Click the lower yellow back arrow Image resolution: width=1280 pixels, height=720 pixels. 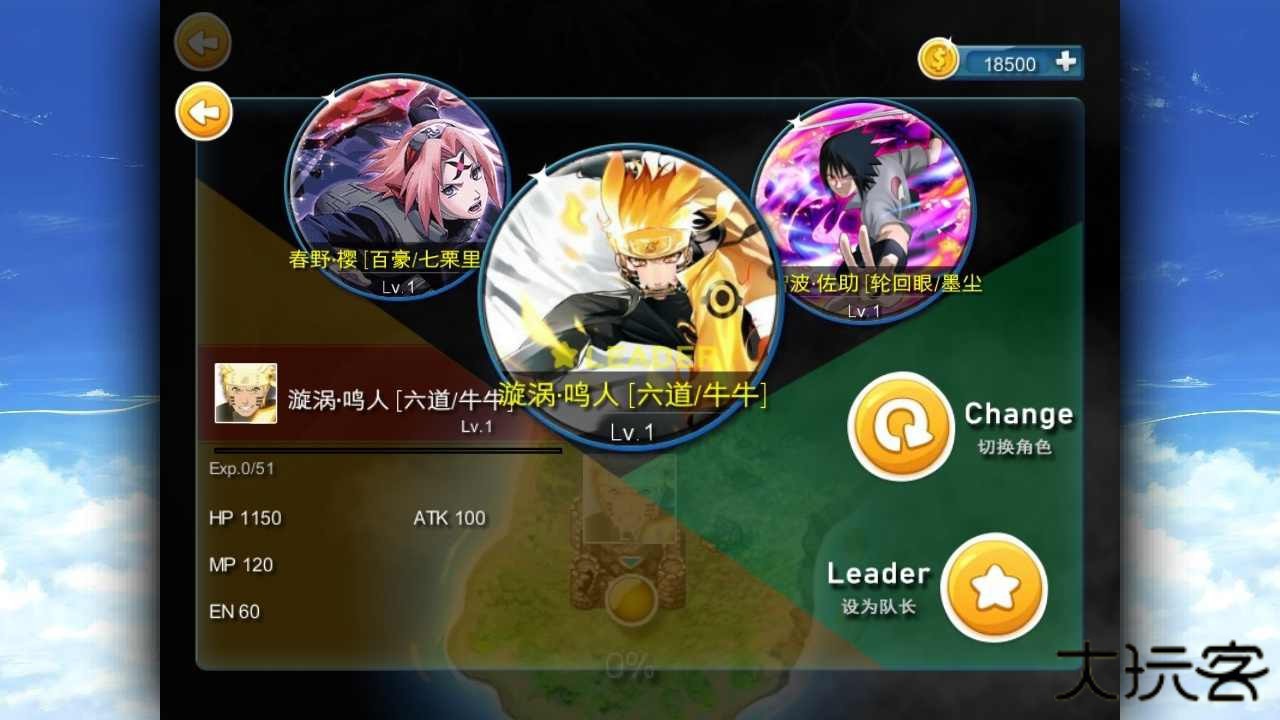(x=205, y=111)
